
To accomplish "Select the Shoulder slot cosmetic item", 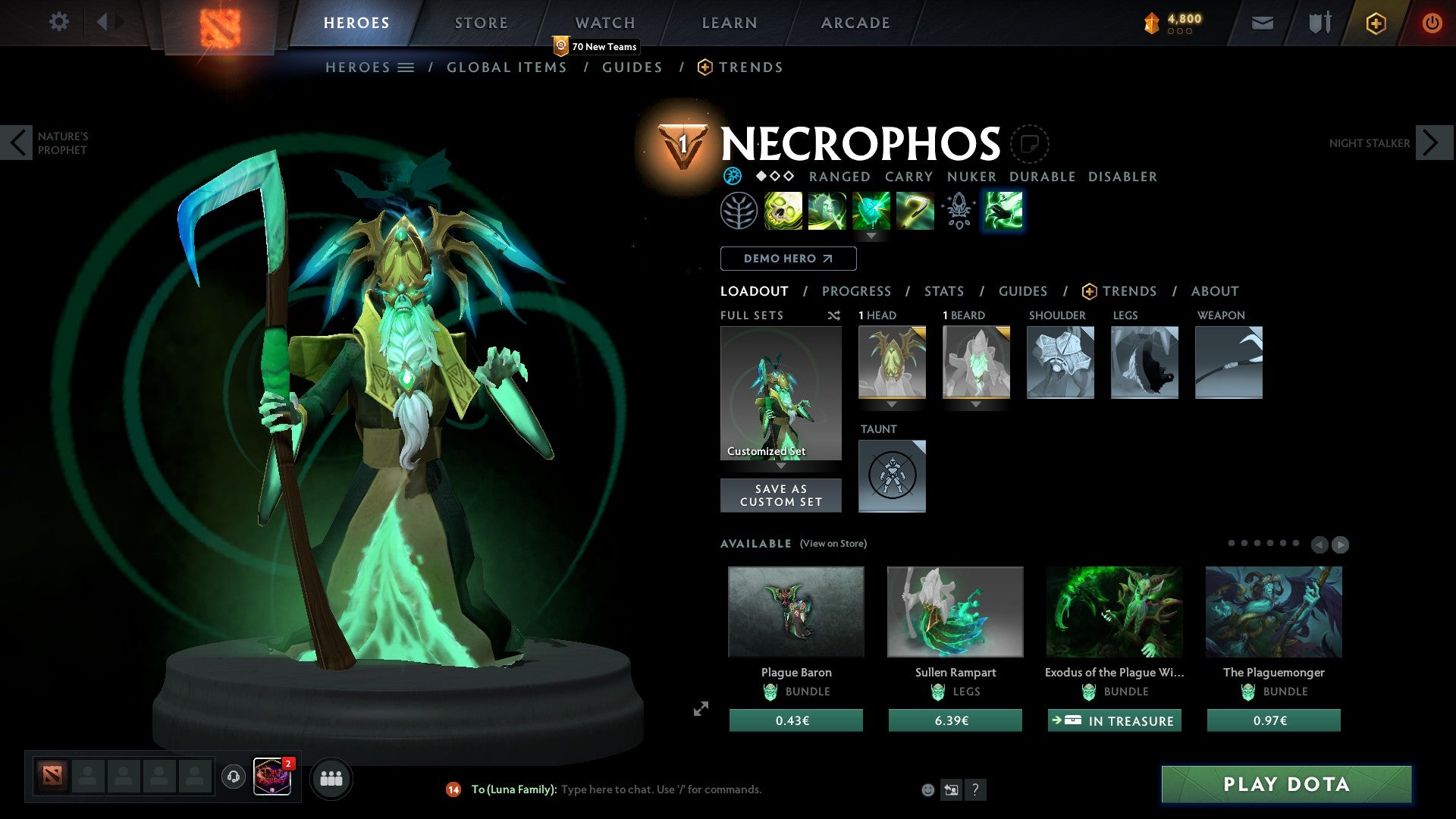I will tap(1059, 362).
